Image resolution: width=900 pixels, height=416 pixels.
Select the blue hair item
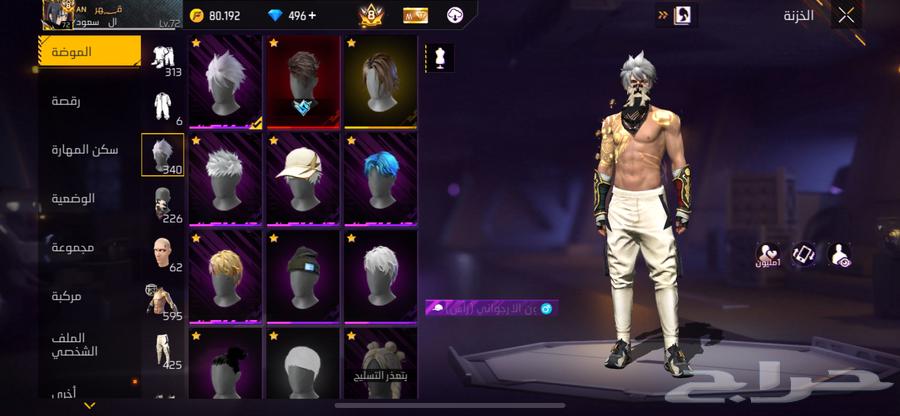tap(380, 180)
